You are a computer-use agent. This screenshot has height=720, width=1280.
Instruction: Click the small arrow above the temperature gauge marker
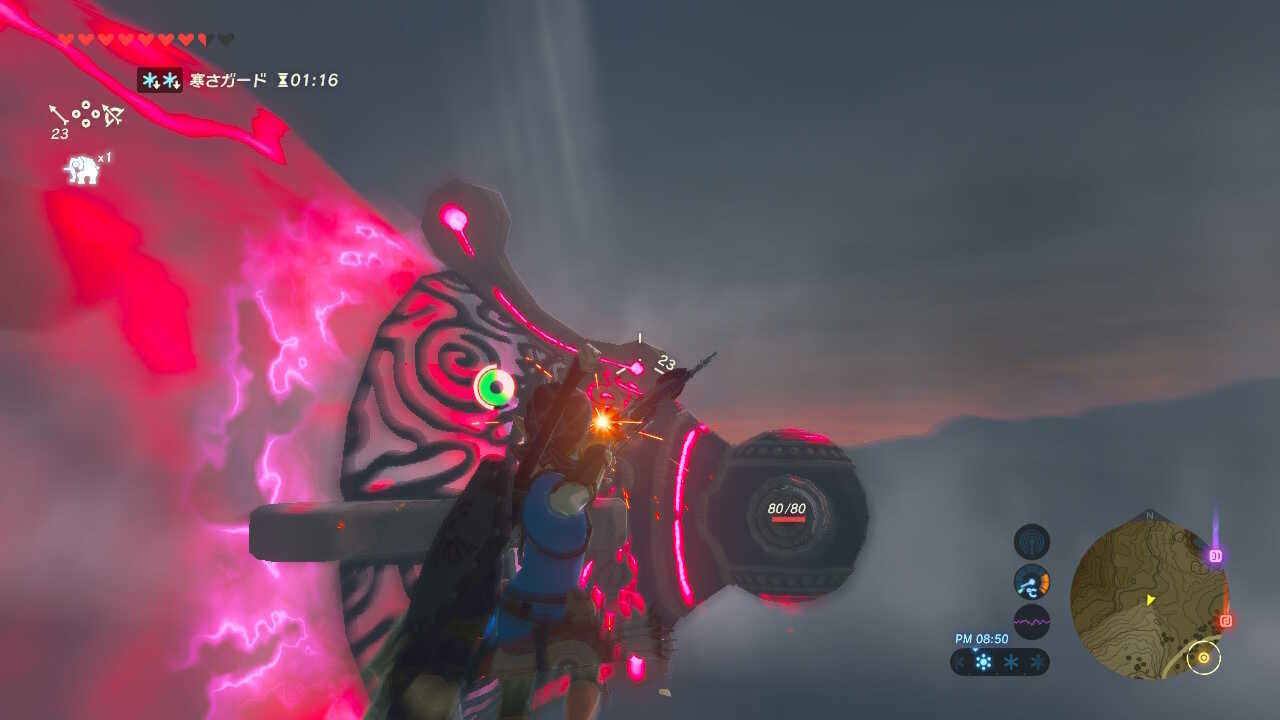(975, 650)
